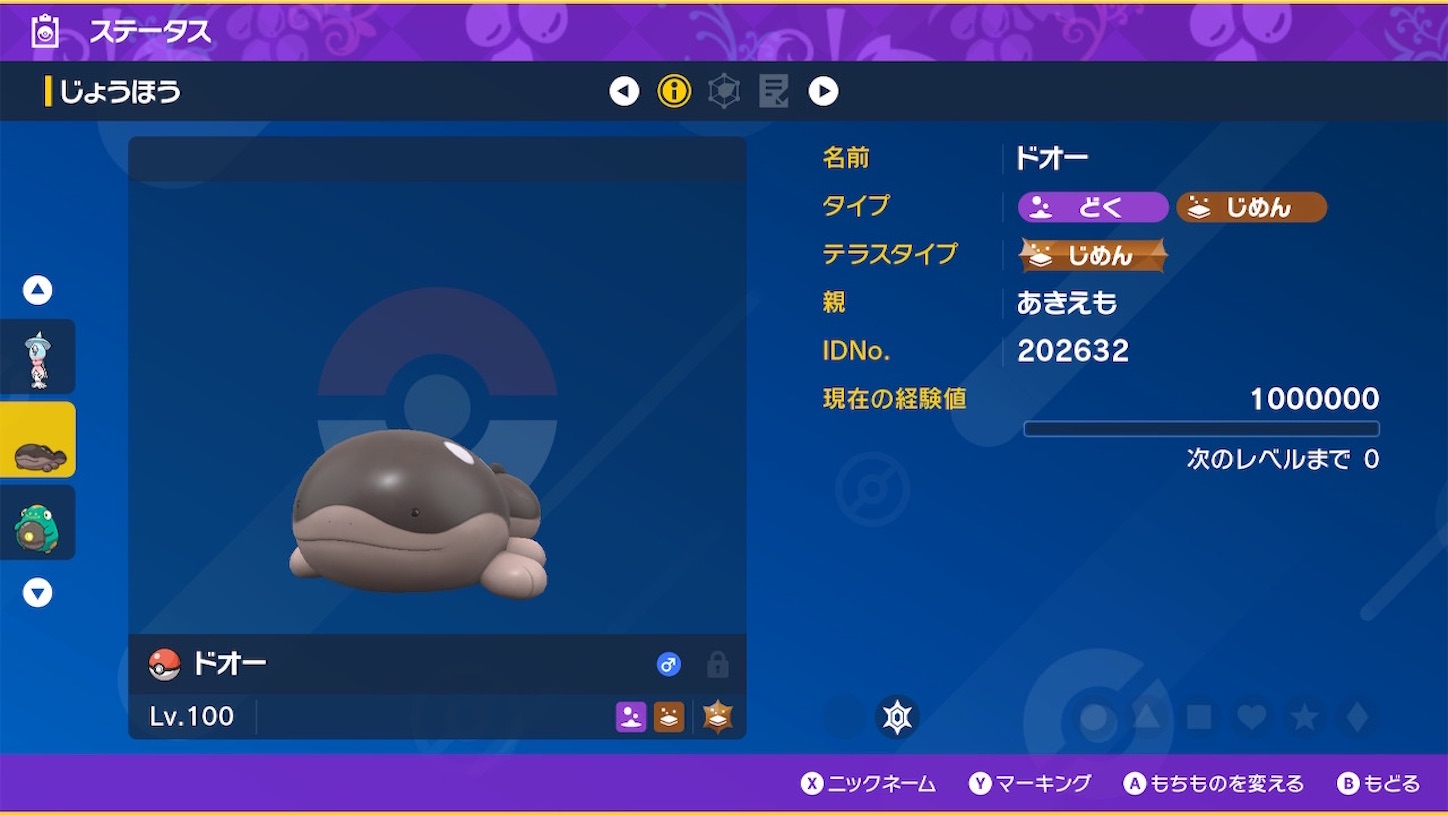This screenshot has width=1448, height=815.
Task: Select the どく poison type badge
Action: point(1092,207)
